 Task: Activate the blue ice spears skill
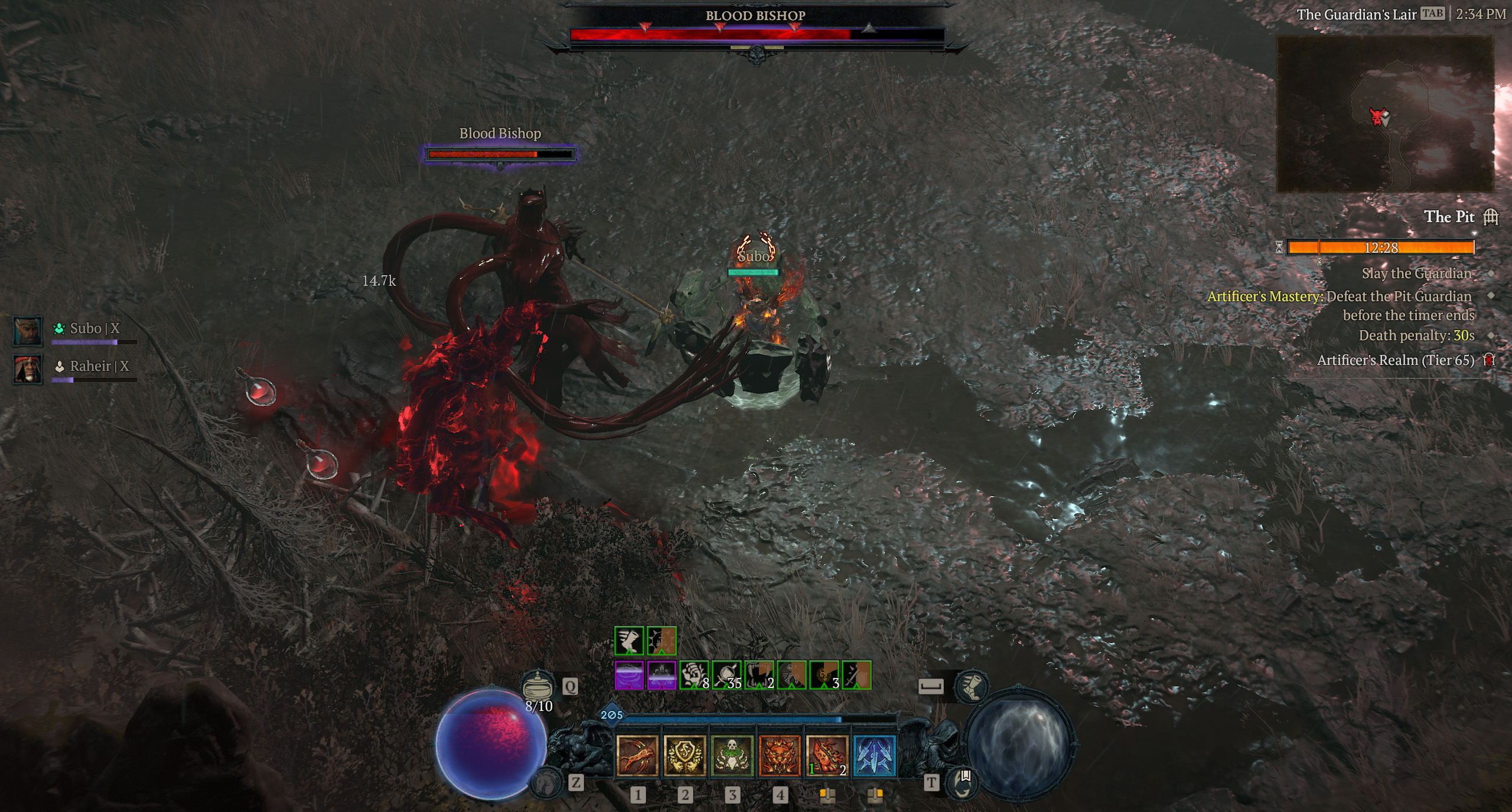[x=875, y=755]
